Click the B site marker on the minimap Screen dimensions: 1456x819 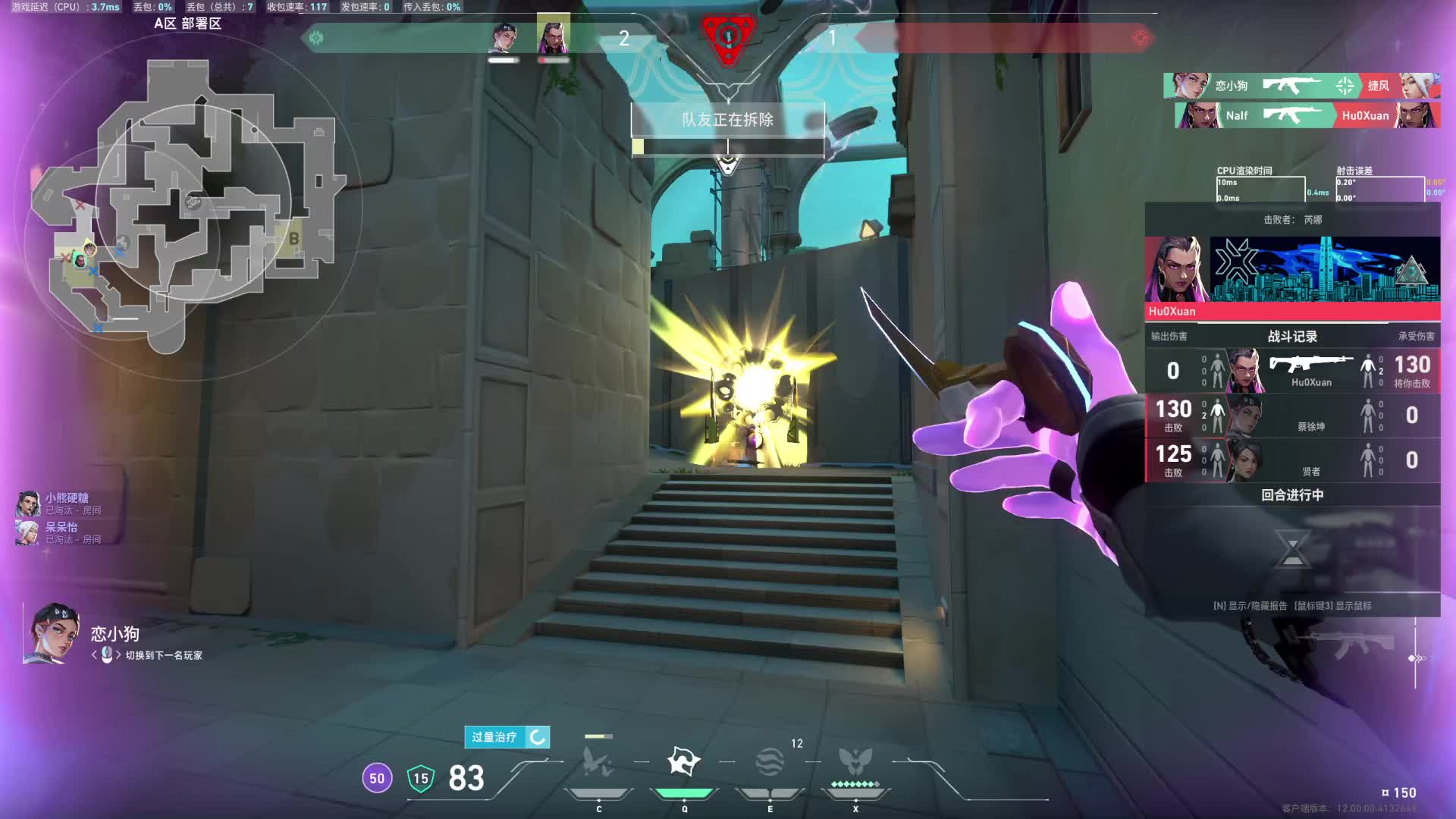(x=293, y=239)
